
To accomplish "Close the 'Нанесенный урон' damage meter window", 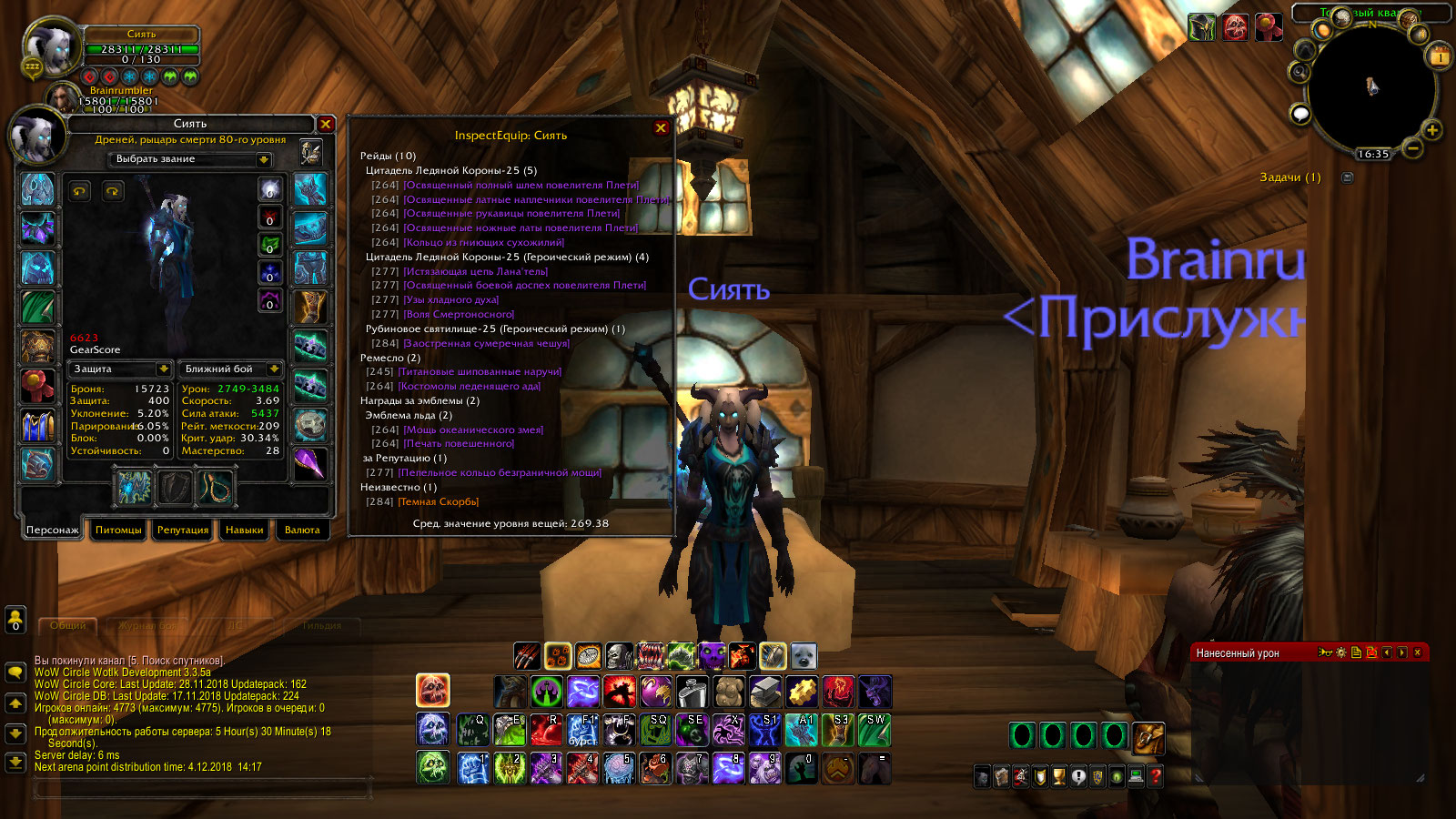I will pyautogui.click(x=1417, y=652).
